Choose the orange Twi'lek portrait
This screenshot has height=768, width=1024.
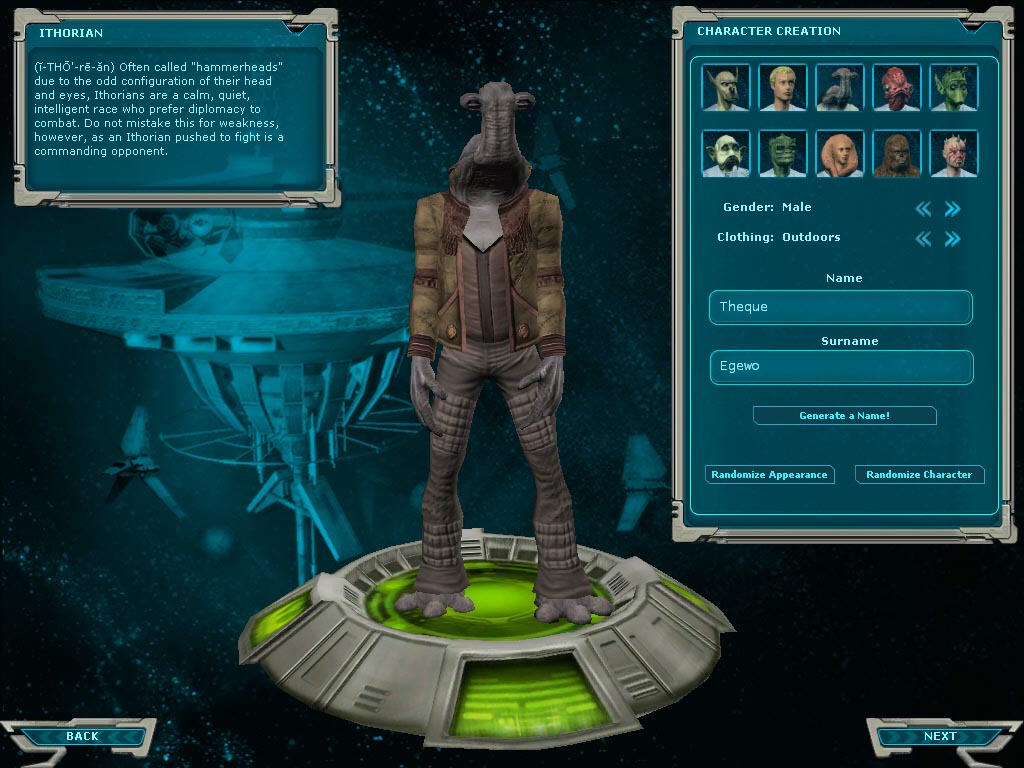click(x=840, y=154)
